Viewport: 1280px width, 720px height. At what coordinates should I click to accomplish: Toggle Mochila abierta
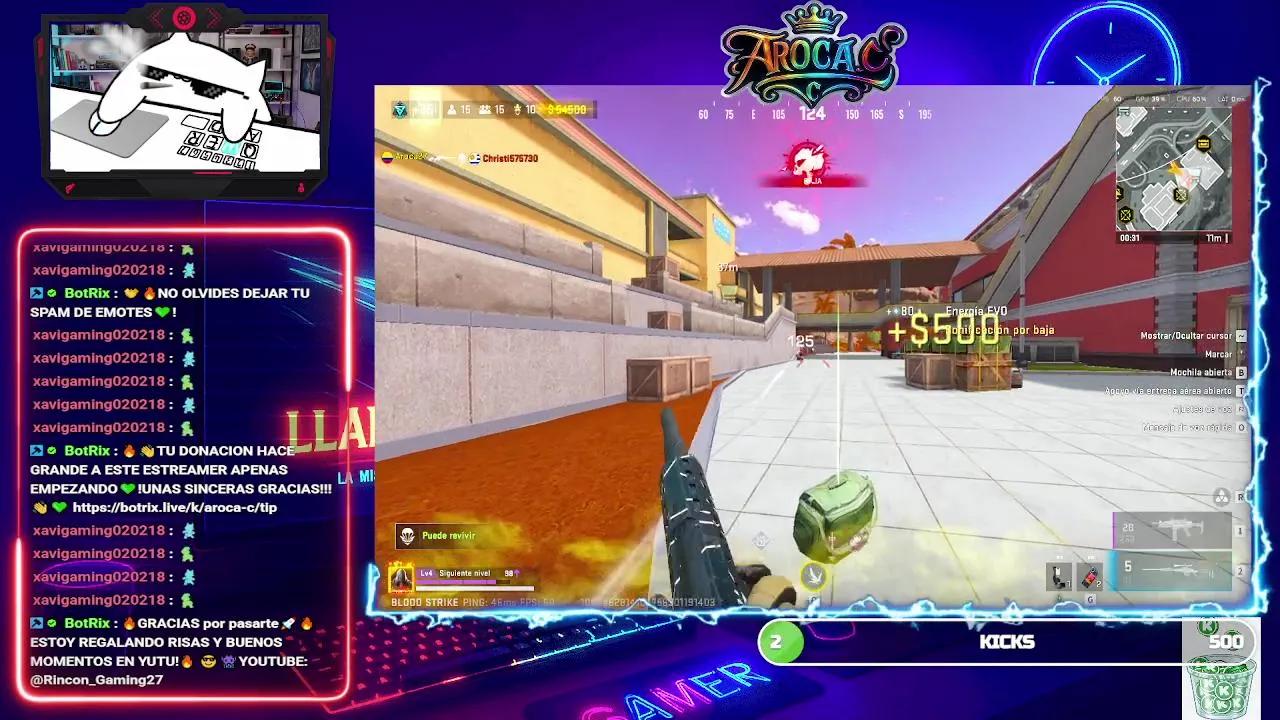click(1200, 372)
